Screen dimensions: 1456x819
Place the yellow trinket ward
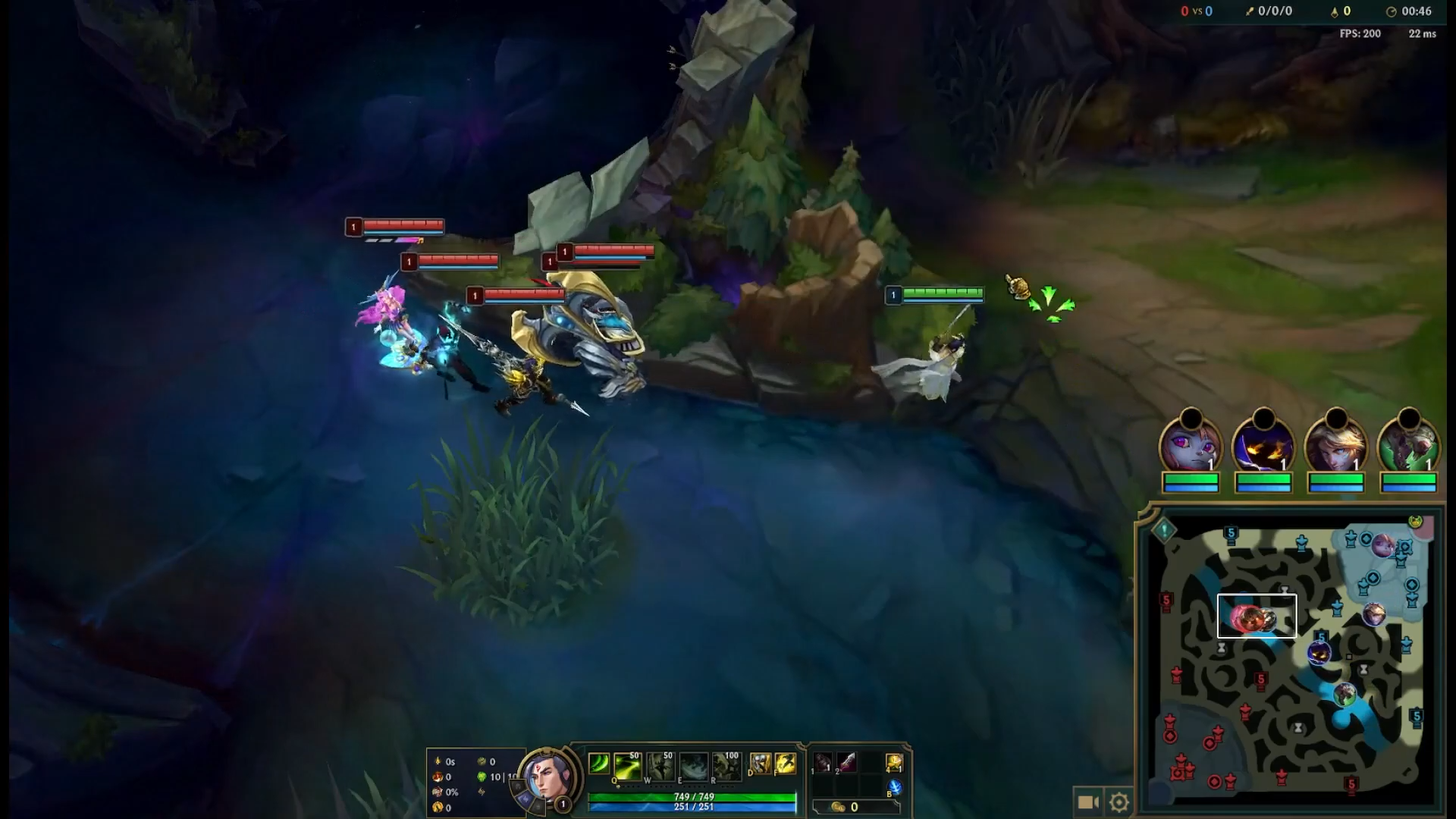(x=894, y=763)
